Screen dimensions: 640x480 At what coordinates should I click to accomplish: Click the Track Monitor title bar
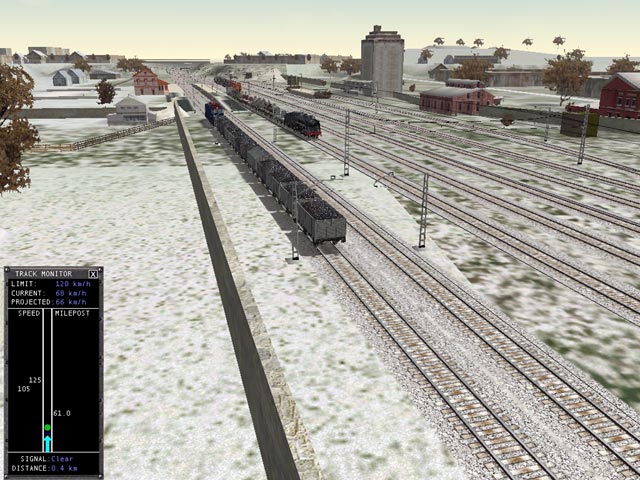[x=45, y=273]
